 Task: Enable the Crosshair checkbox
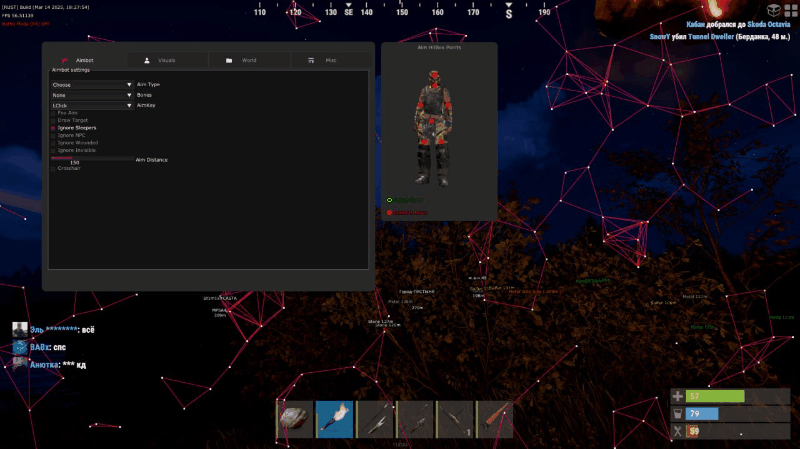pyautogui.click(x=54, y=167)
